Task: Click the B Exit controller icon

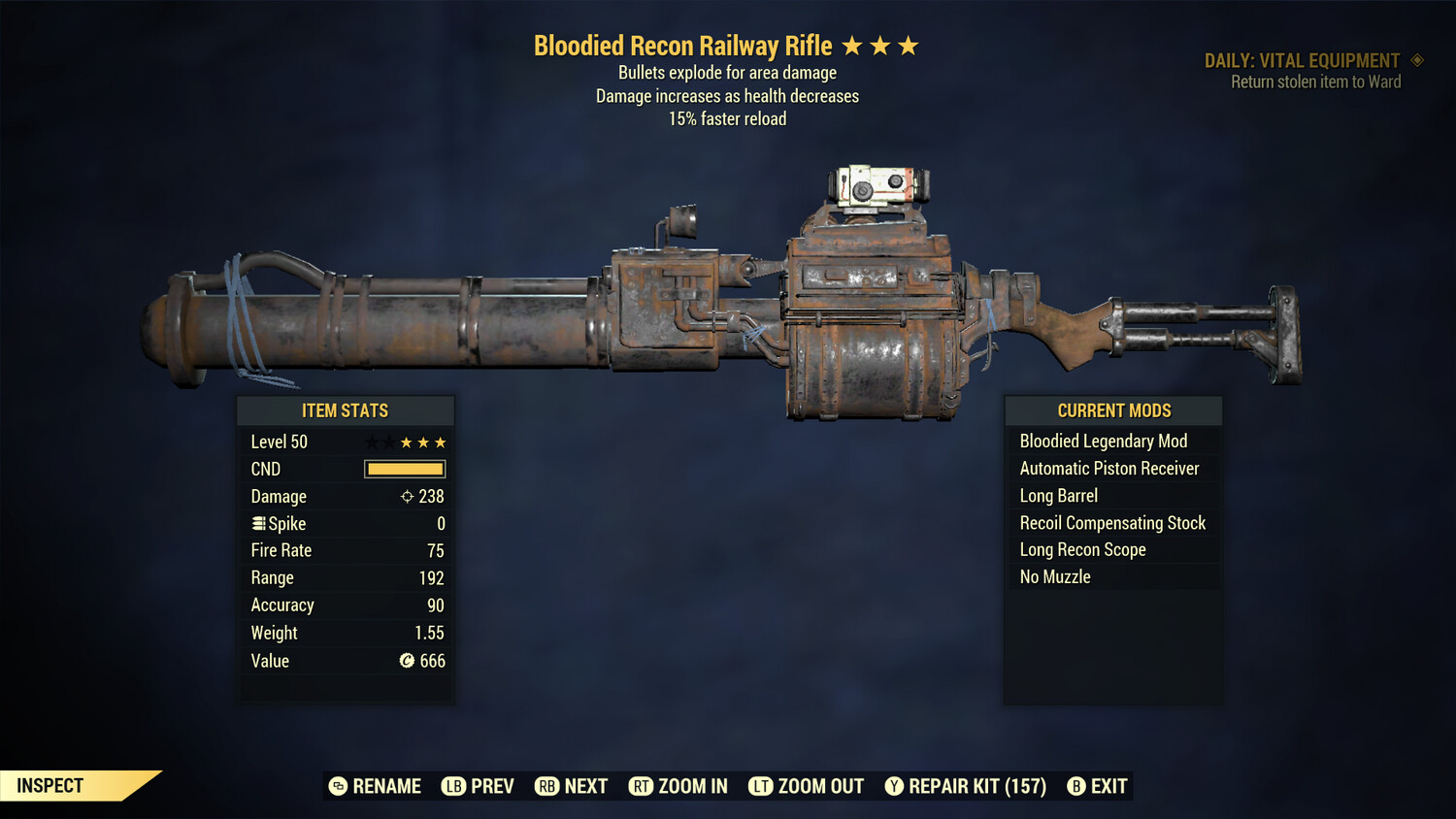Action: point(1075,786)
